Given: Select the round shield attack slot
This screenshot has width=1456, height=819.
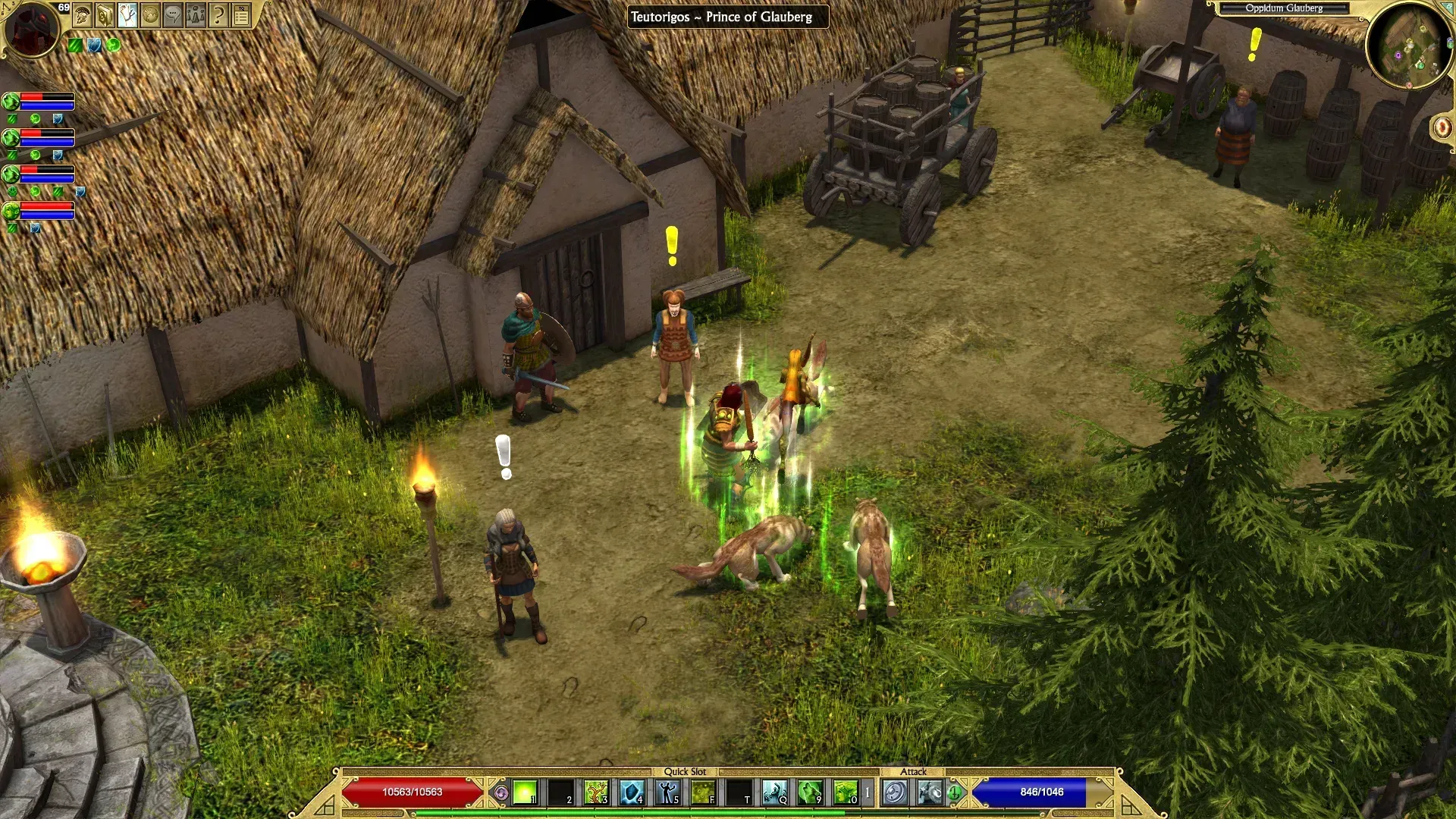Looking at the screenshot, I should (895, 792).
